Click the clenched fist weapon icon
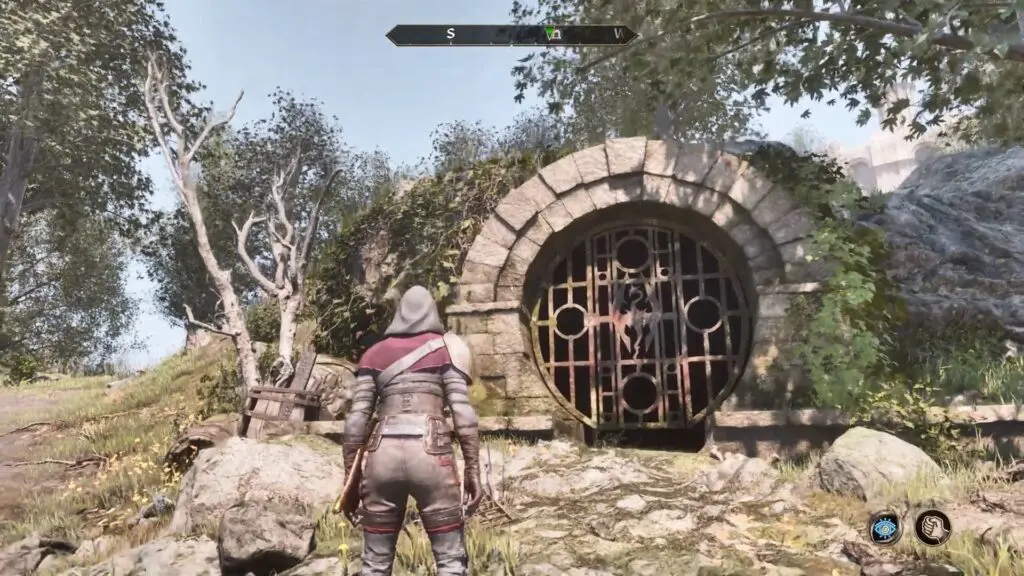 point(933,527)
